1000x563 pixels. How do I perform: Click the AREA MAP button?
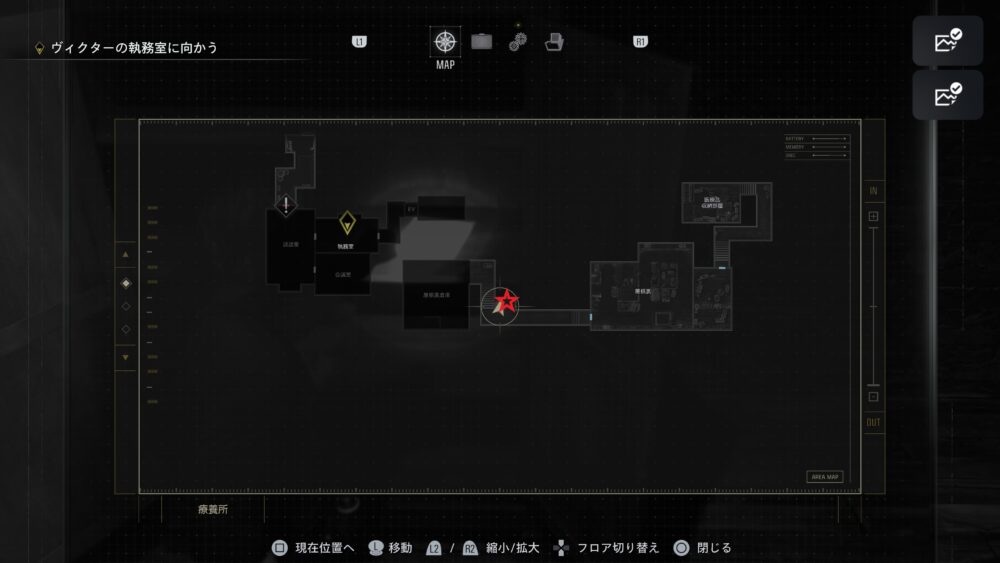(825, 477)
